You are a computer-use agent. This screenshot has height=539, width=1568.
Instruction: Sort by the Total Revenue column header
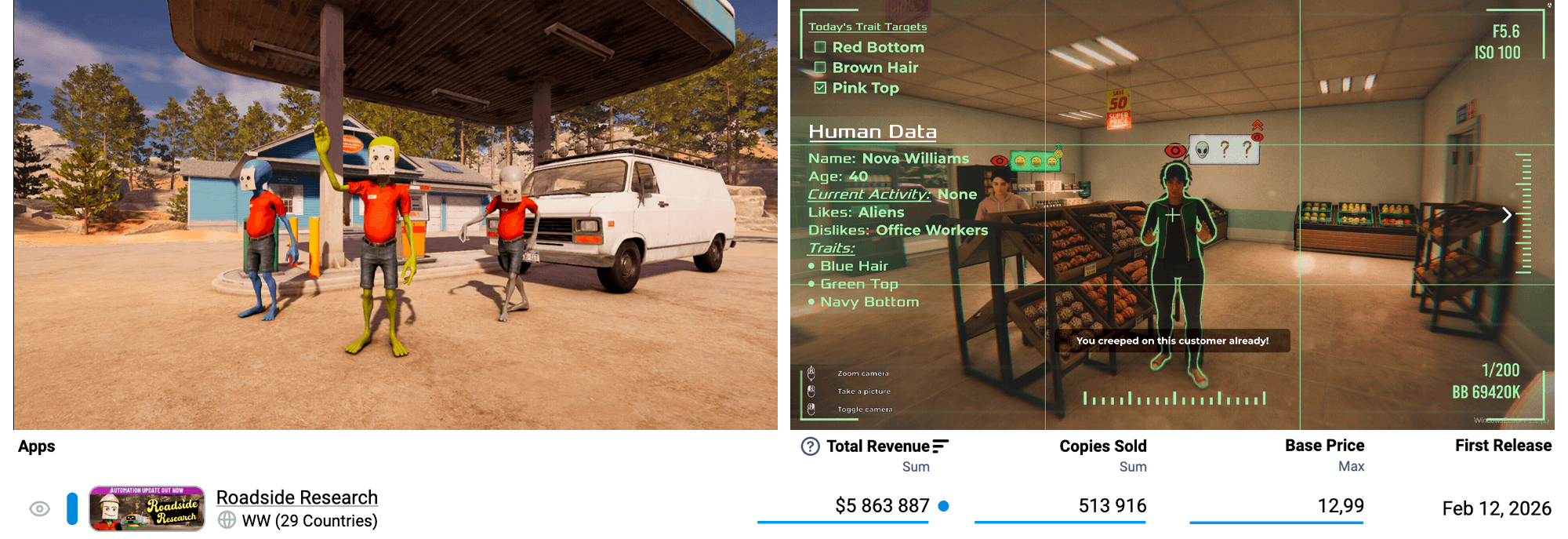pos(877,446)
